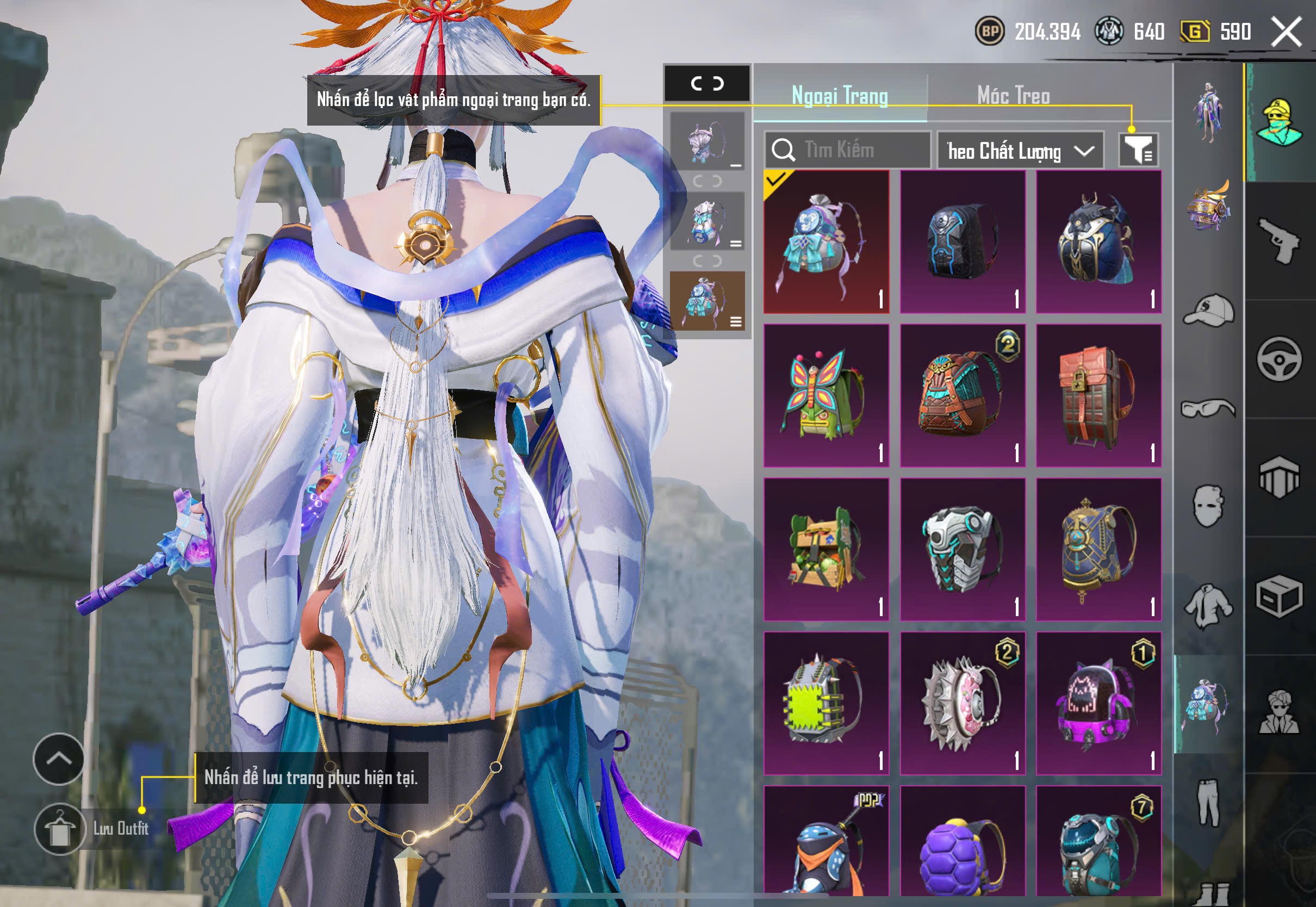Open the Theo Chất Lượng sort dropdown
This screenshot has width=1316, height=907.
[x=1020, y=151]
